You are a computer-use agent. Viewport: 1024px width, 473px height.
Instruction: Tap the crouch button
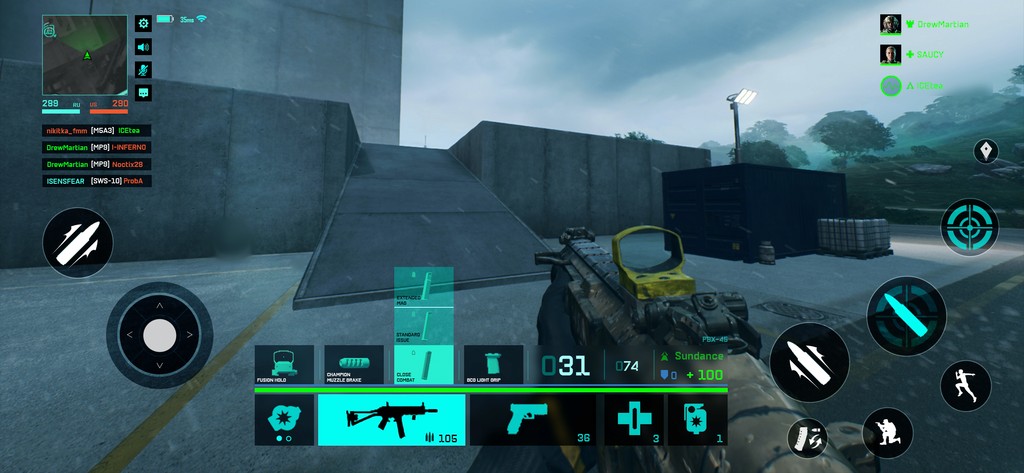click(888, 433)
